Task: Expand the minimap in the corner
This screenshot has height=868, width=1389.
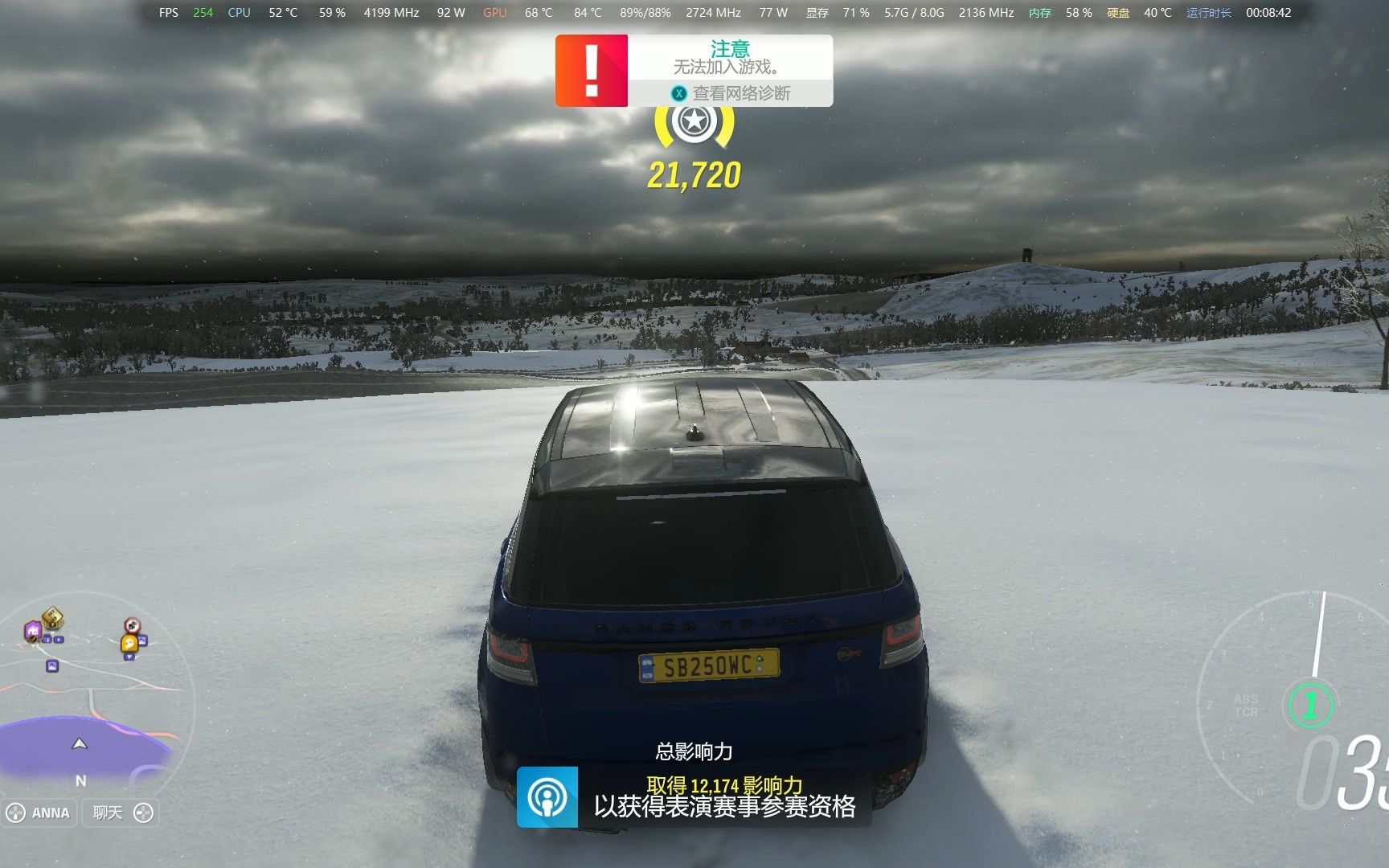Action: 88,707
